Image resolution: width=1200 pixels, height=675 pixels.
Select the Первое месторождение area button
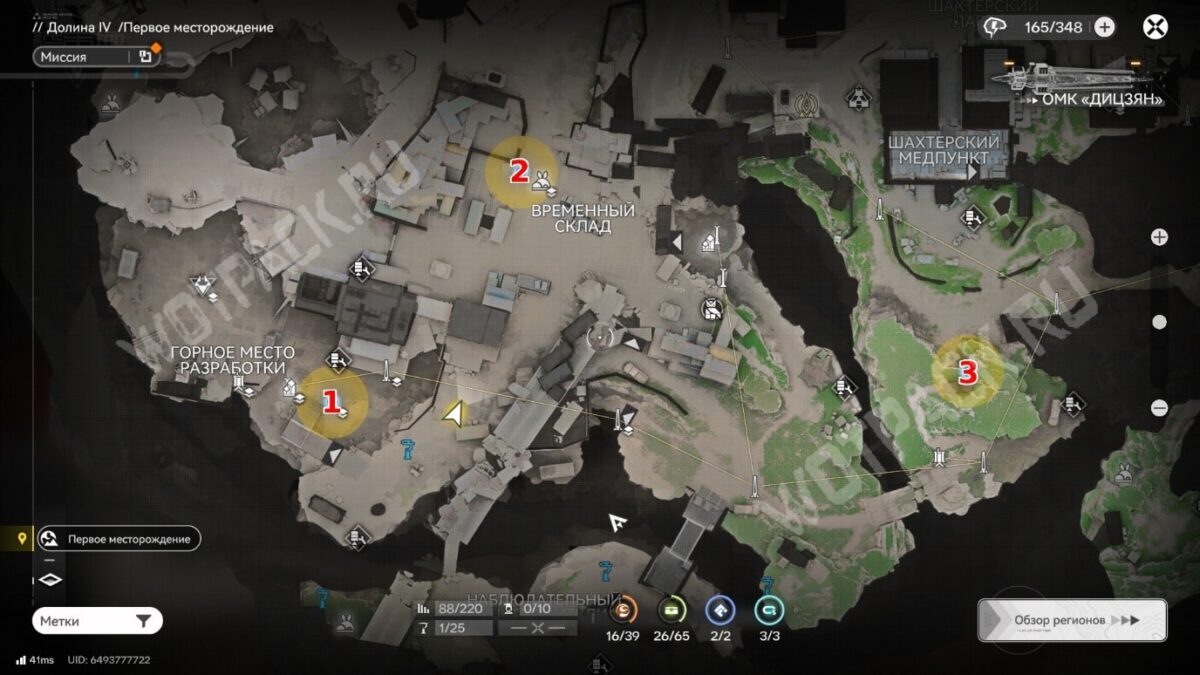(x=118, y=539)
